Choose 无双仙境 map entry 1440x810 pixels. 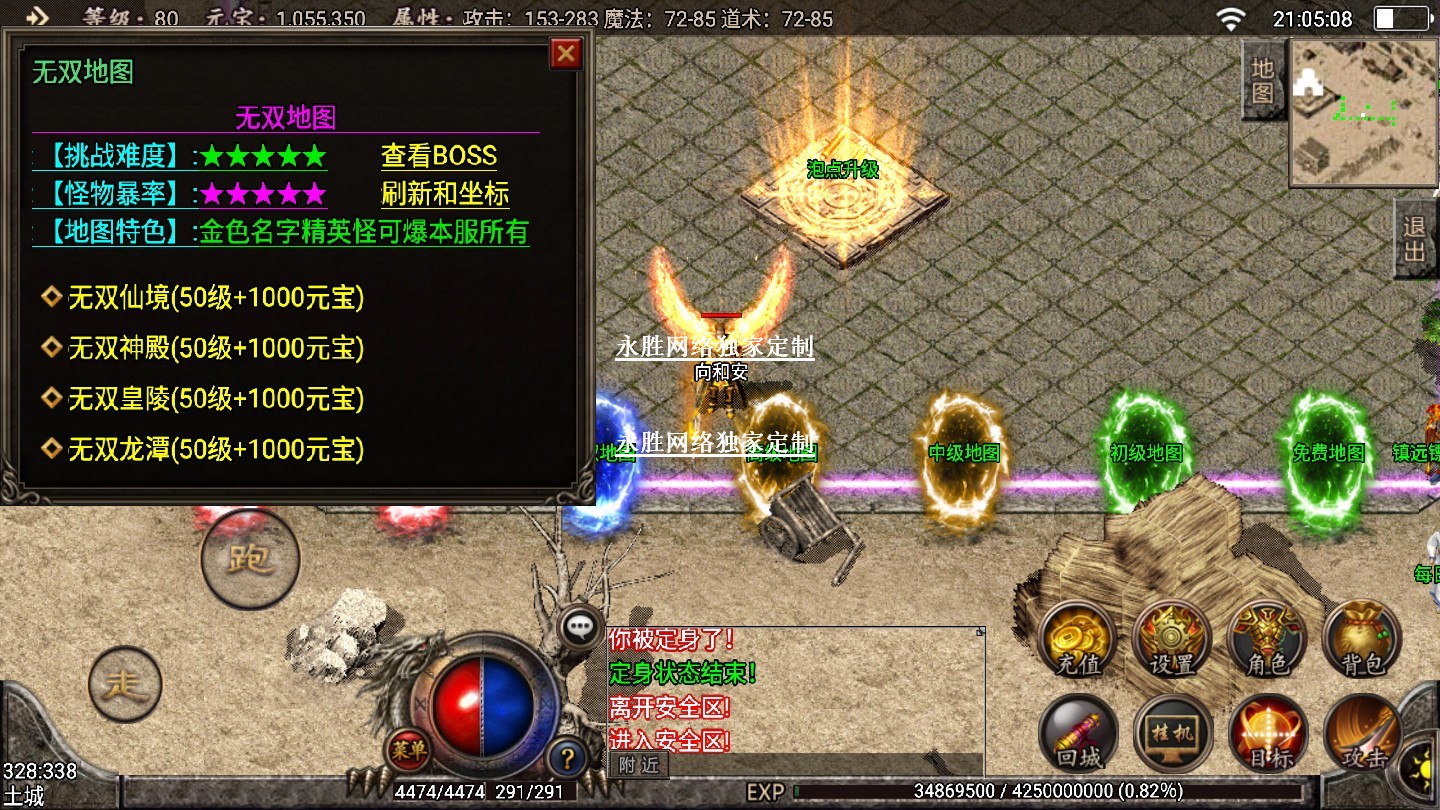215,297
